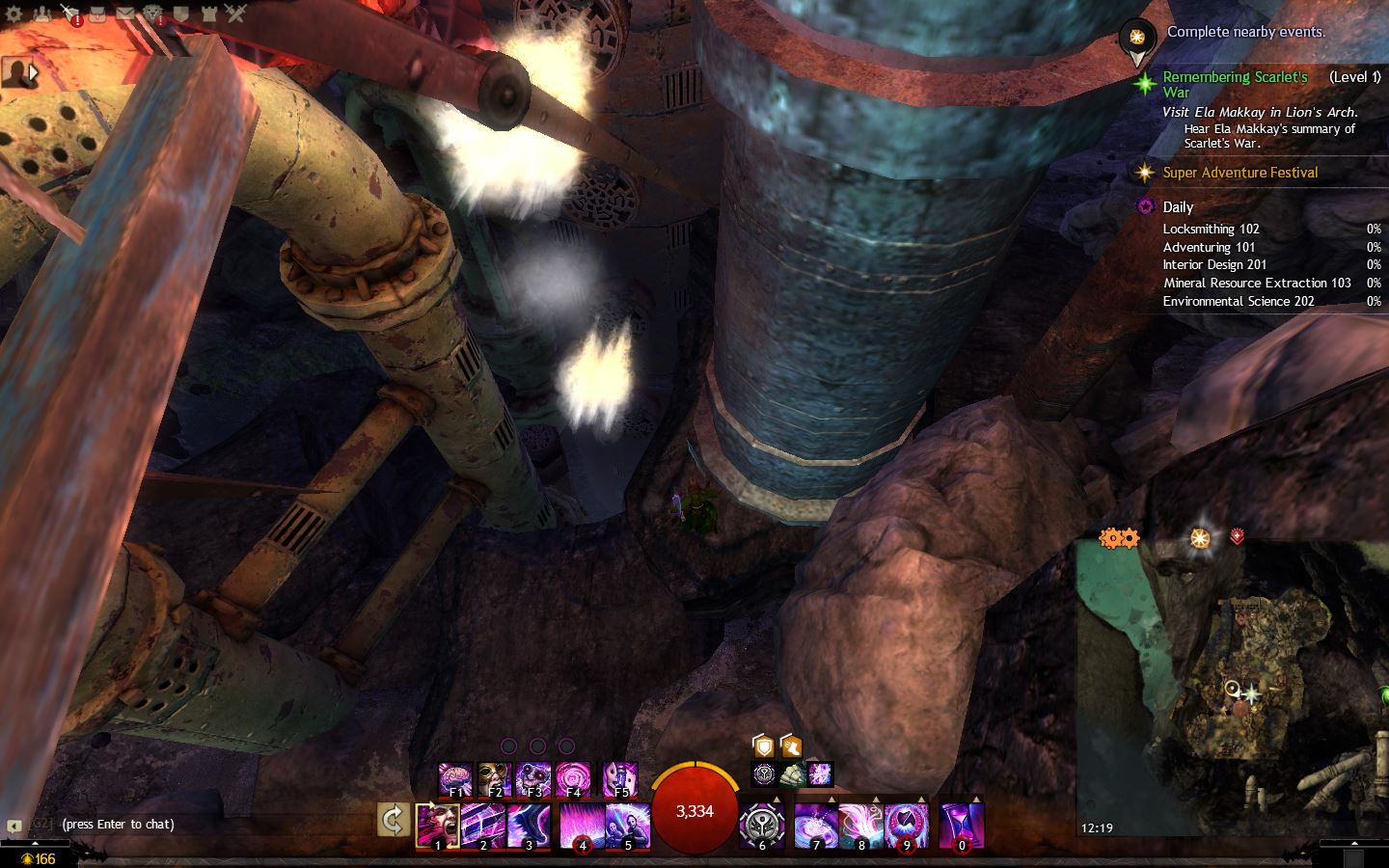Open the Hero panel with alert
This screenshot has height=868, width=1389.
69,14
